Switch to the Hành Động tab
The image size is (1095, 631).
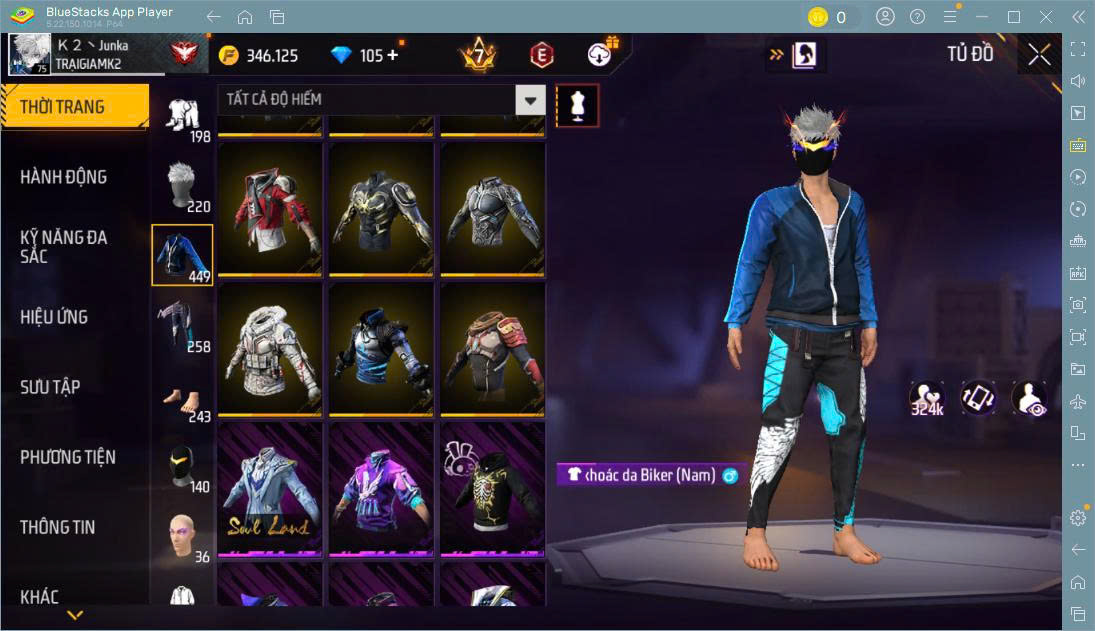point(64,177)
